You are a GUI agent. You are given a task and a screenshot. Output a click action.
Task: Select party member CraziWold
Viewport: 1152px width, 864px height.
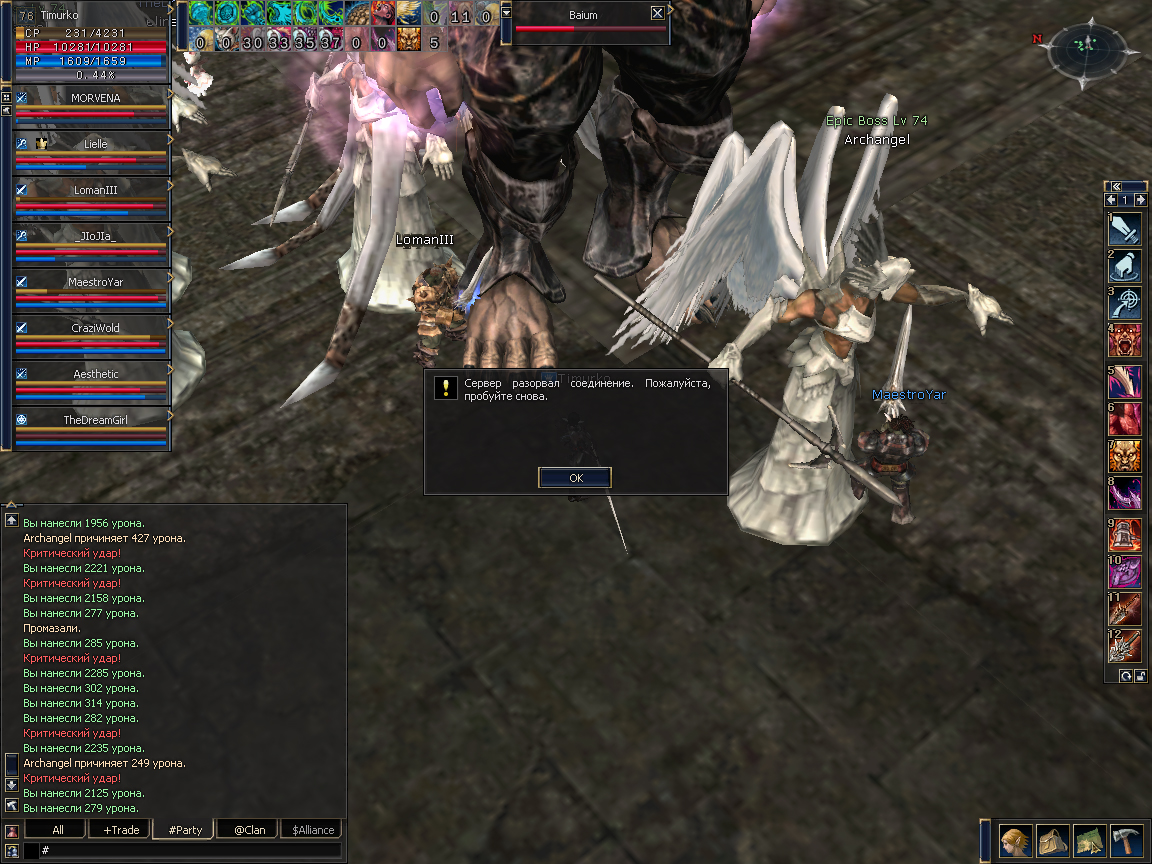95,329
